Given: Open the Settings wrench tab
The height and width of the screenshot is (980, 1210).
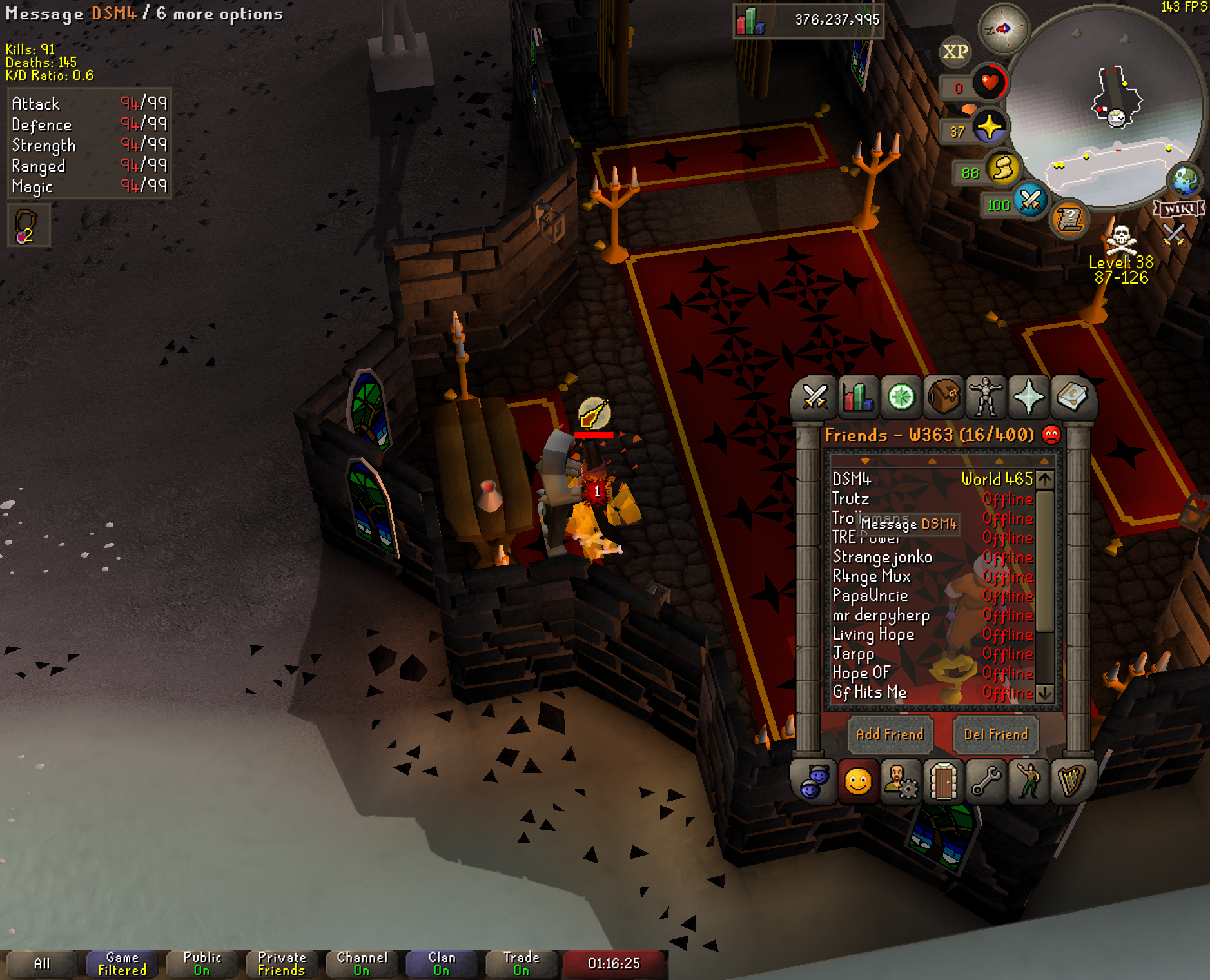Looking at the screenshot, I should point(986,782).
